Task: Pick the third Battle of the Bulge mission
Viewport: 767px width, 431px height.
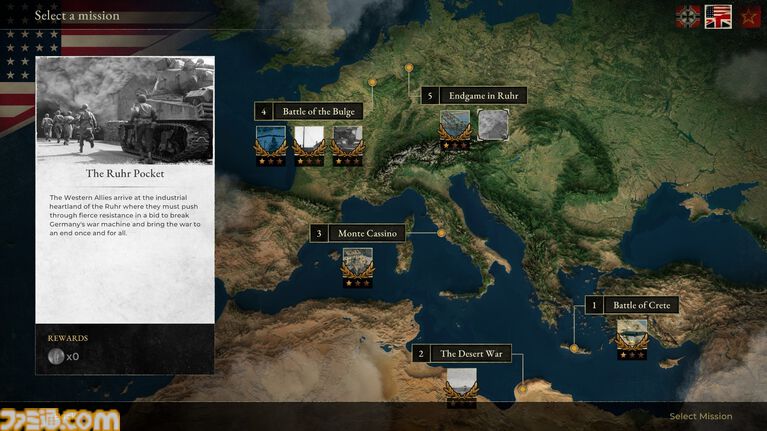Action: tap(346, 139)
